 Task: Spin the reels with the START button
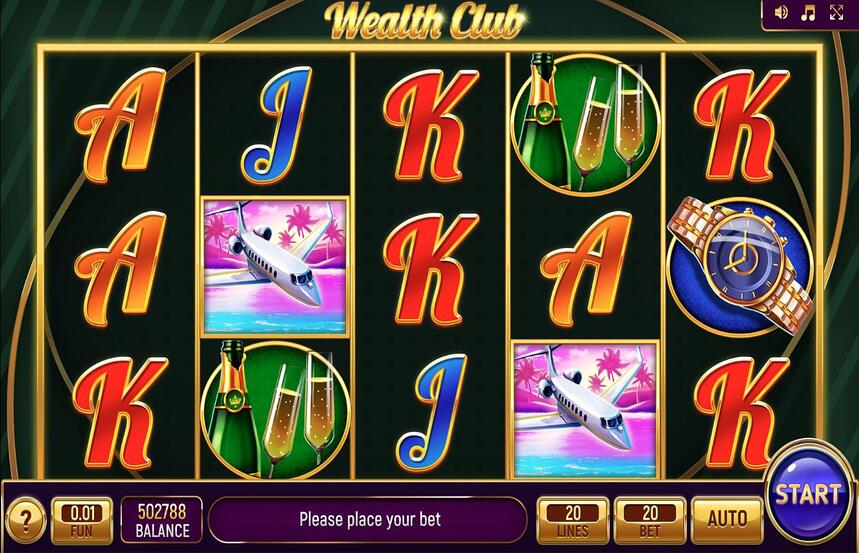point(808,492)
